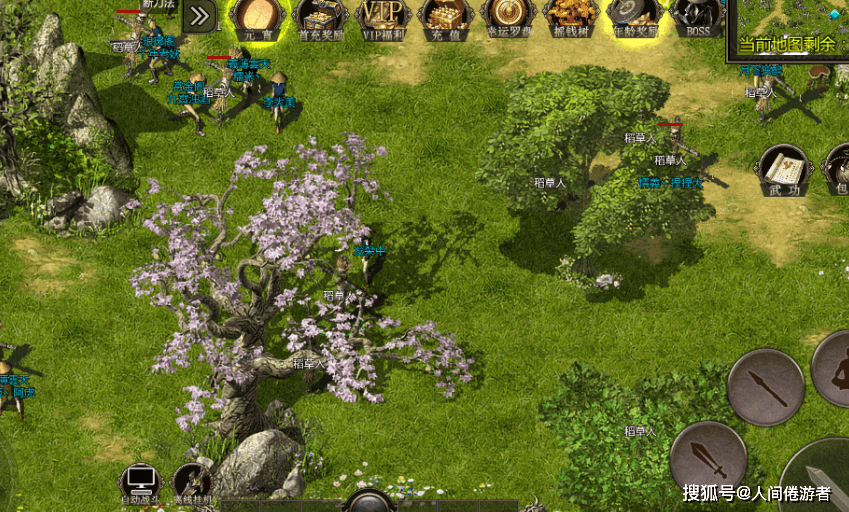Open the 武功 martial skills scroll
The width and height of the screenshot is (849, 512).
782,172
